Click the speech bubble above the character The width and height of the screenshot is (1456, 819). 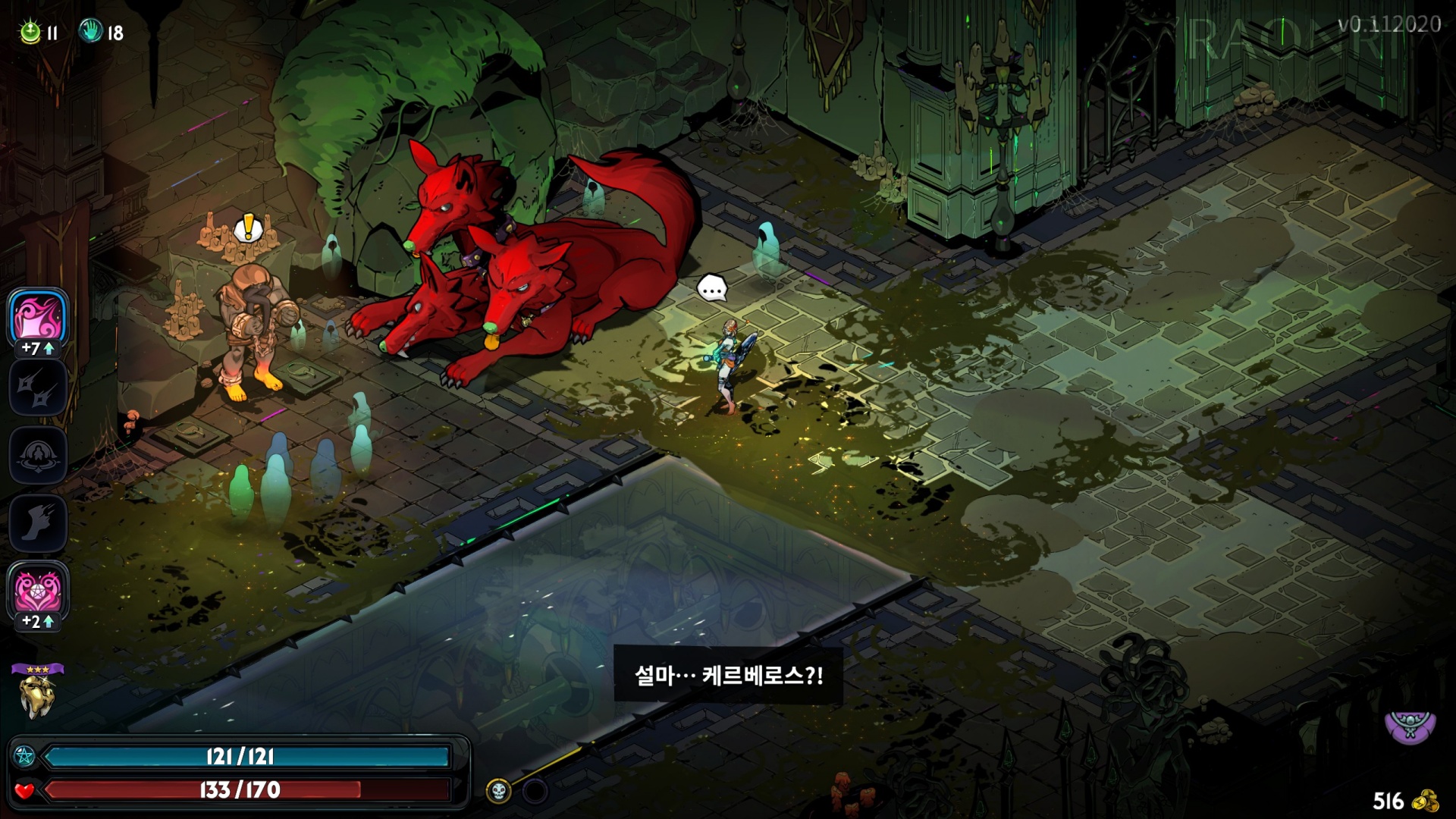click(x=712, y=288)
